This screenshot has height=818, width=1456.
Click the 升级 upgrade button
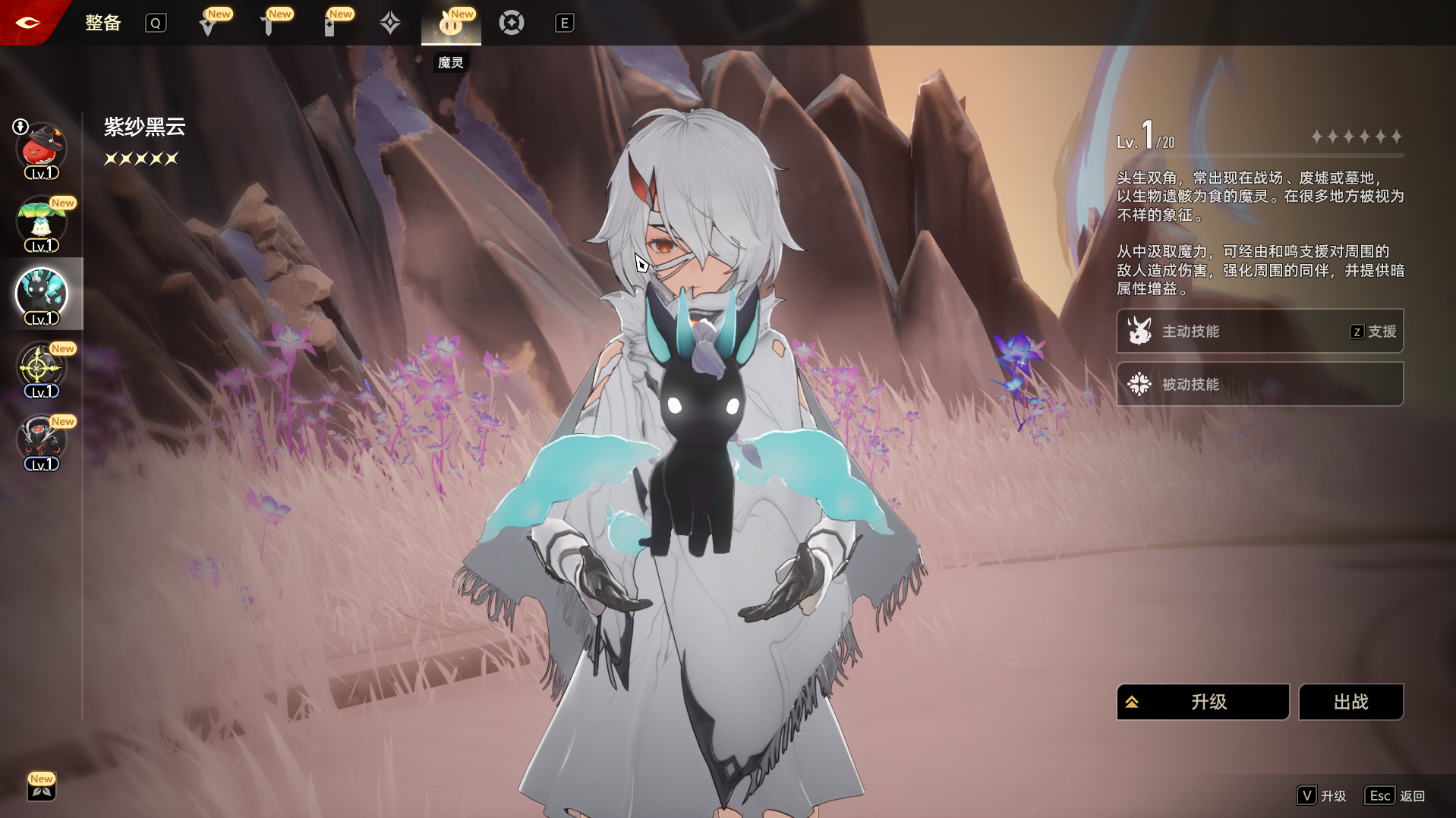point(1202,702)
